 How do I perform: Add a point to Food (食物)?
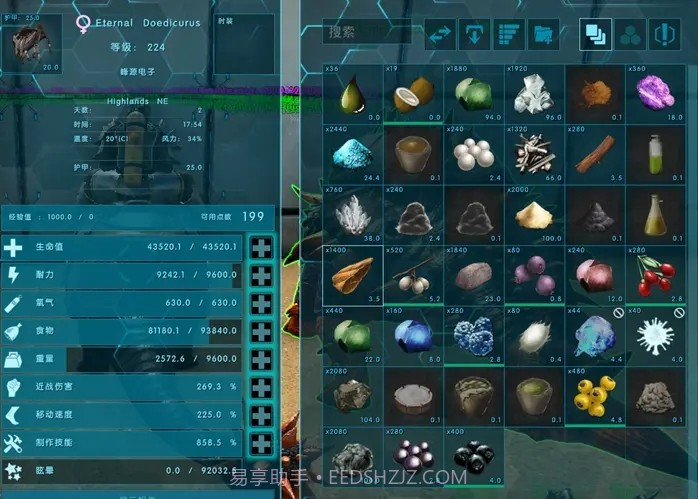pos(261,332)
